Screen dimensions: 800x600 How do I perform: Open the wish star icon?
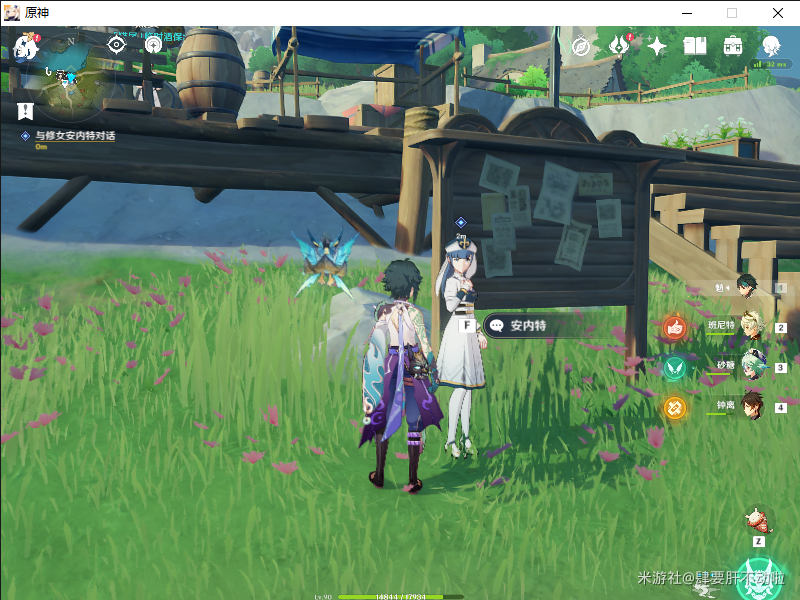[657, 46]
